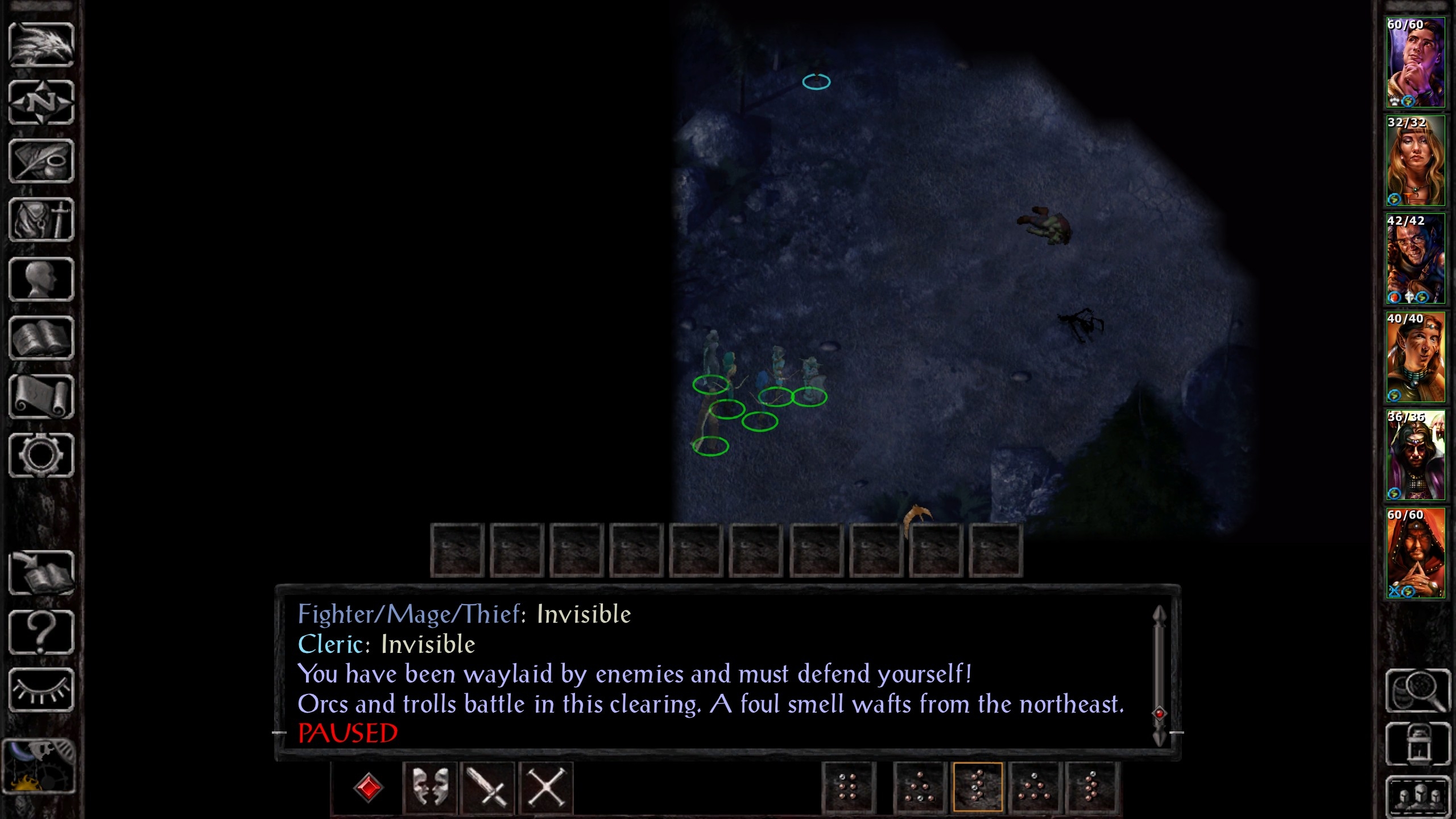Select the top 60/60 hero portrait
Viewport: 1456px width, 819px height.
click(x=1415, y=63)
